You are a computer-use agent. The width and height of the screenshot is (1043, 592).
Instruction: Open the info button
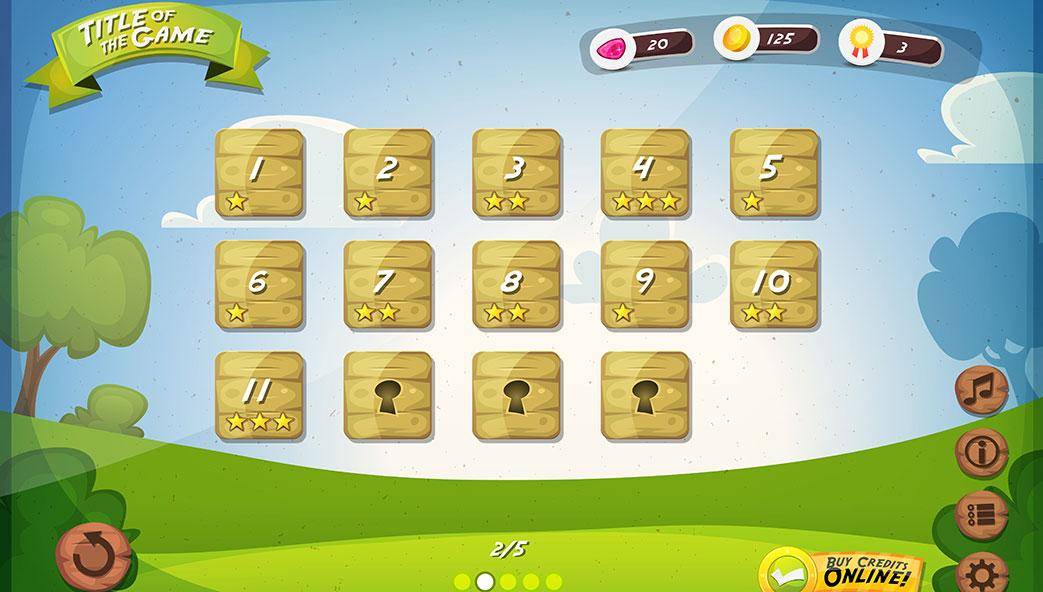click(x=981, y=453)
